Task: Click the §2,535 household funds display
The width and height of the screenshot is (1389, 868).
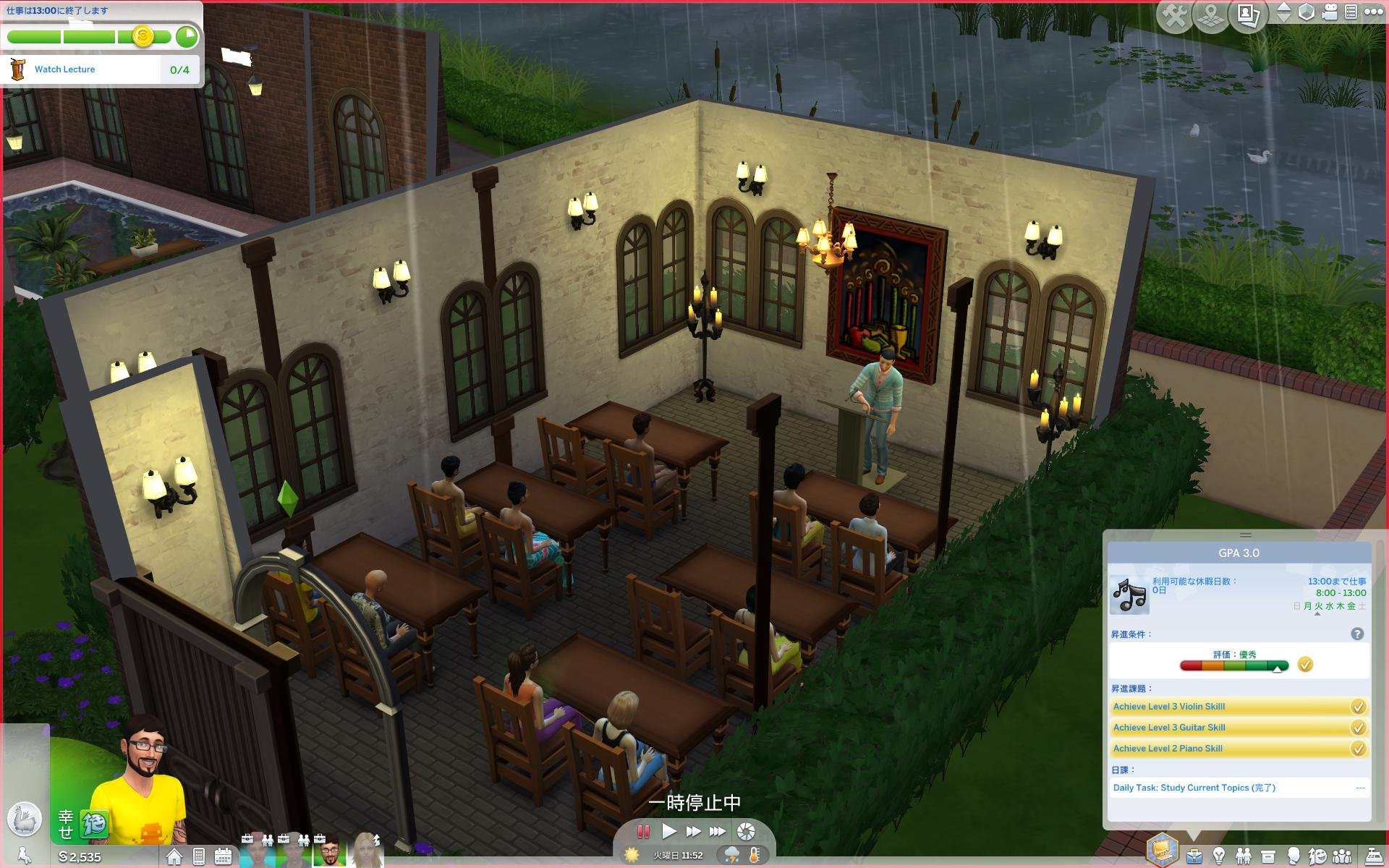Action: pos(80,857)
